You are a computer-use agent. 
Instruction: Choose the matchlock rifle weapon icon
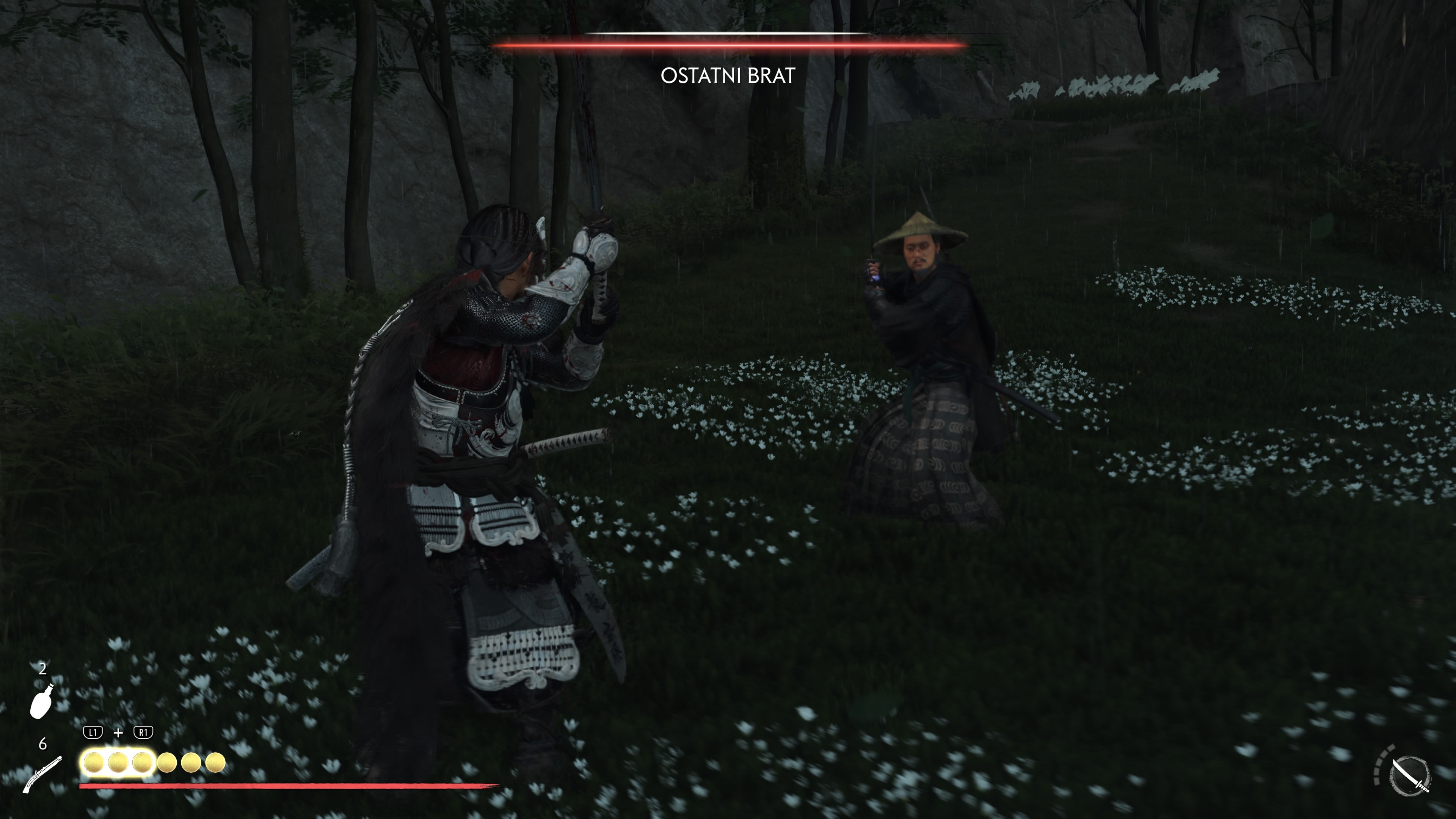pos(42,774)
